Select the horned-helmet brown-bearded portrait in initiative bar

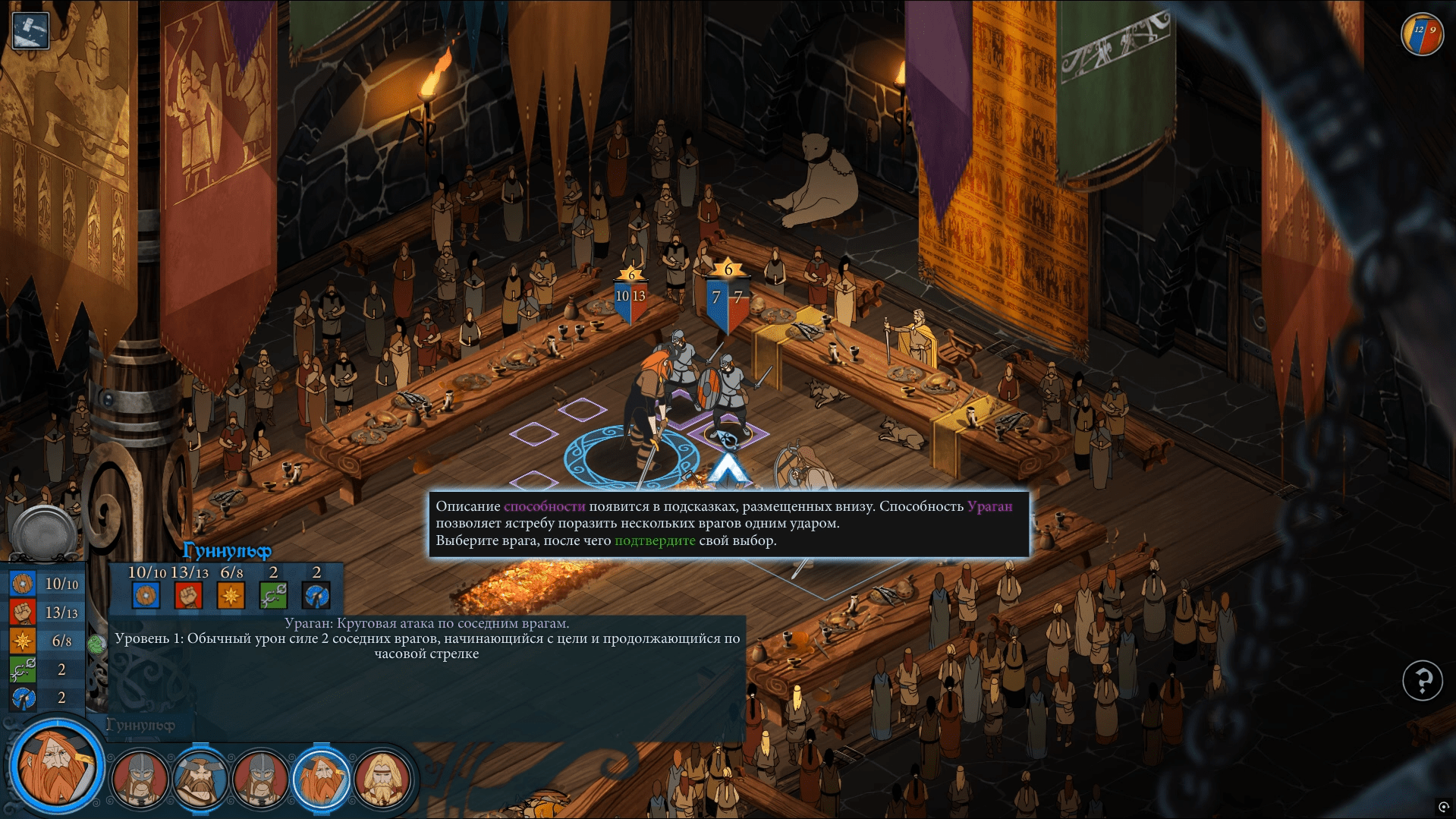(x=200, y=780)
